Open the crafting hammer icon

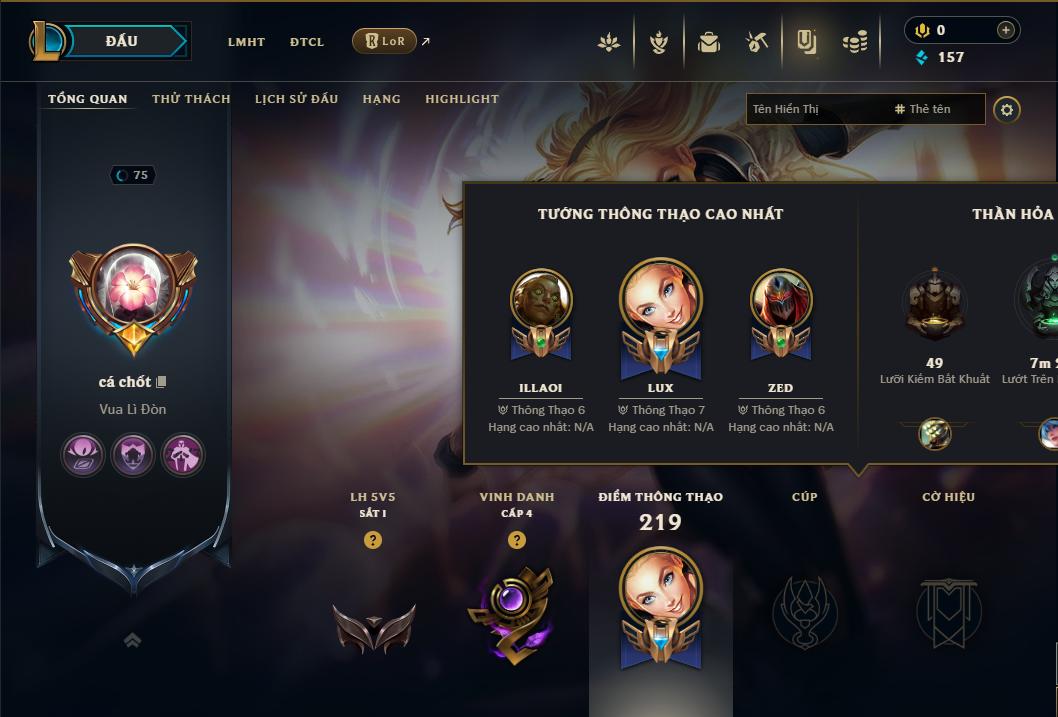coord(757,42)
